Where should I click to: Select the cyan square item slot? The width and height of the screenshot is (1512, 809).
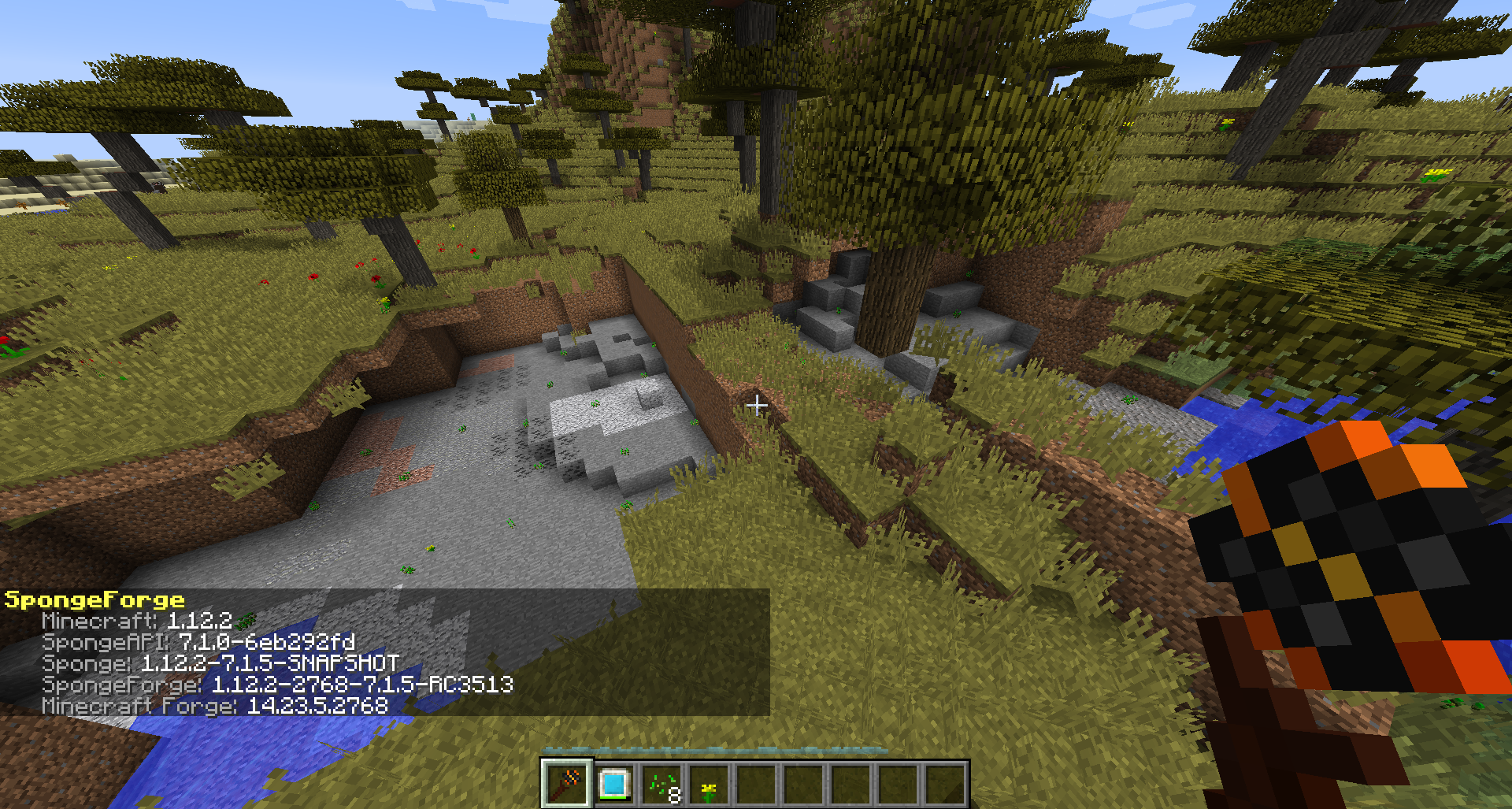coord(613,784)
